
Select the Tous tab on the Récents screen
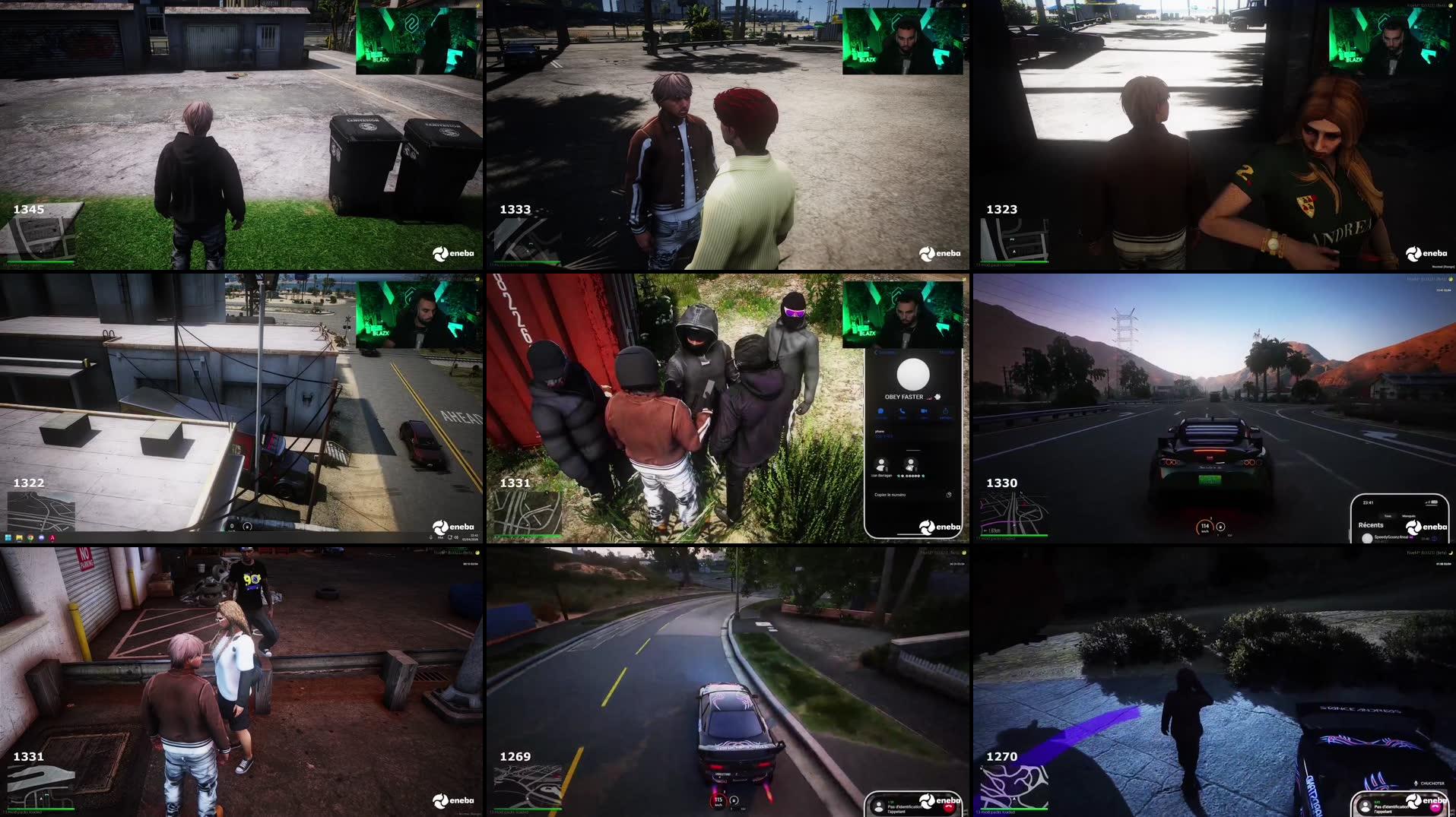[1388, 516]
